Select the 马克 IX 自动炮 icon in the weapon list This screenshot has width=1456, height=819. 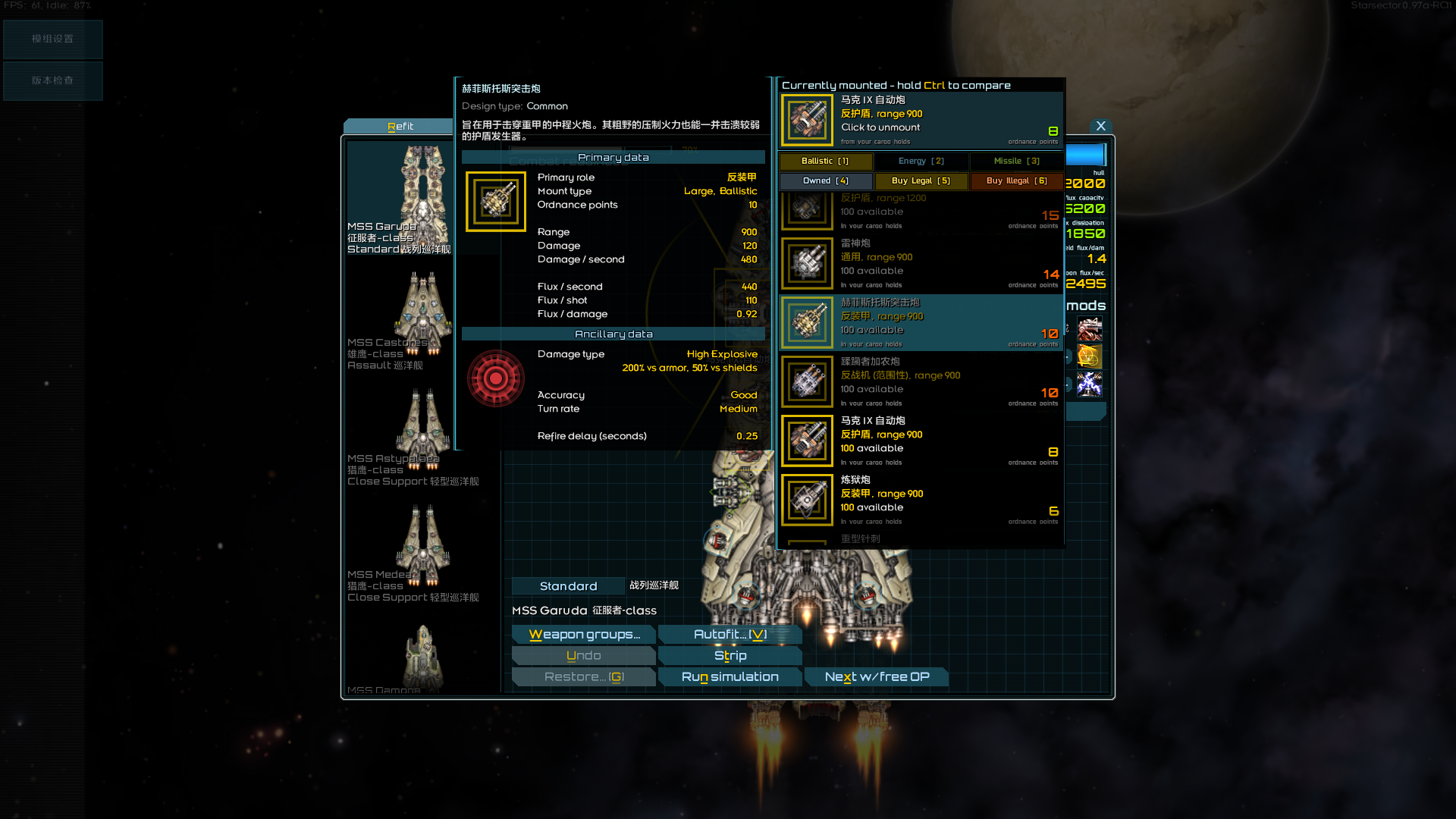[x=807, y=441]
